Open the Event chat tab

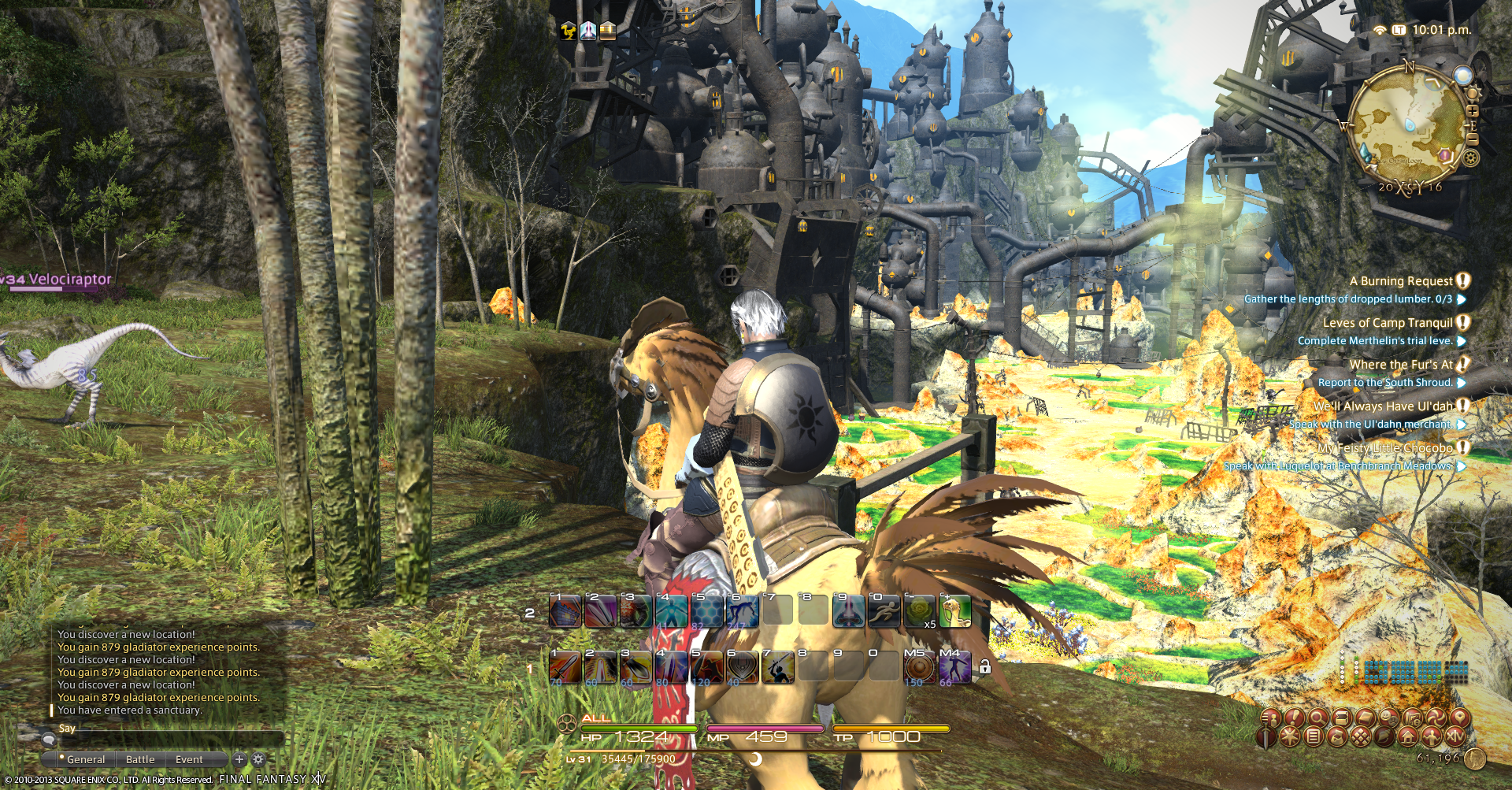189,759
